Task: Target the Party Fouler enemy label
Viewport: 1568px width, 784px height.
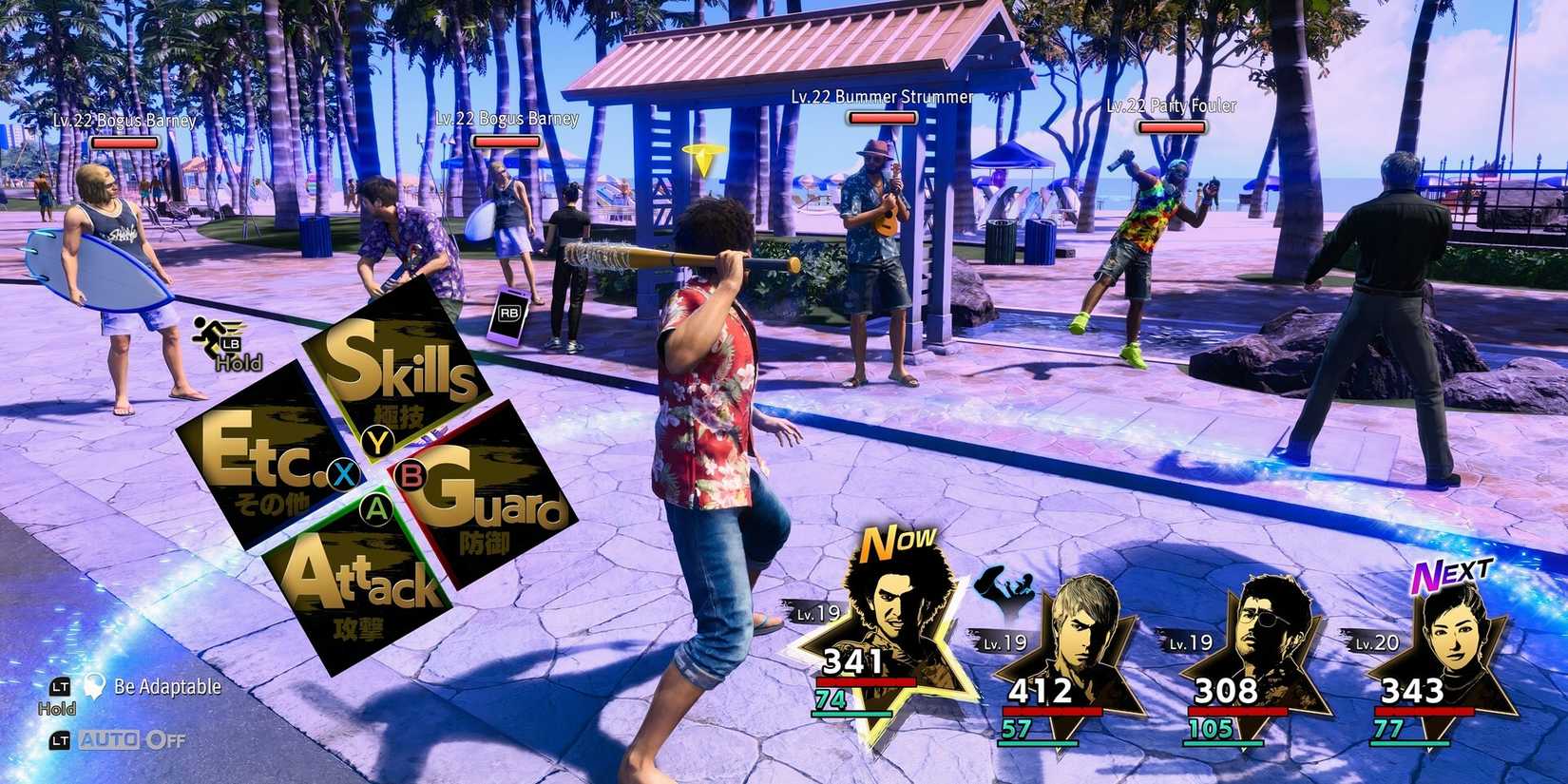Action: click(x=1173, y=106)
